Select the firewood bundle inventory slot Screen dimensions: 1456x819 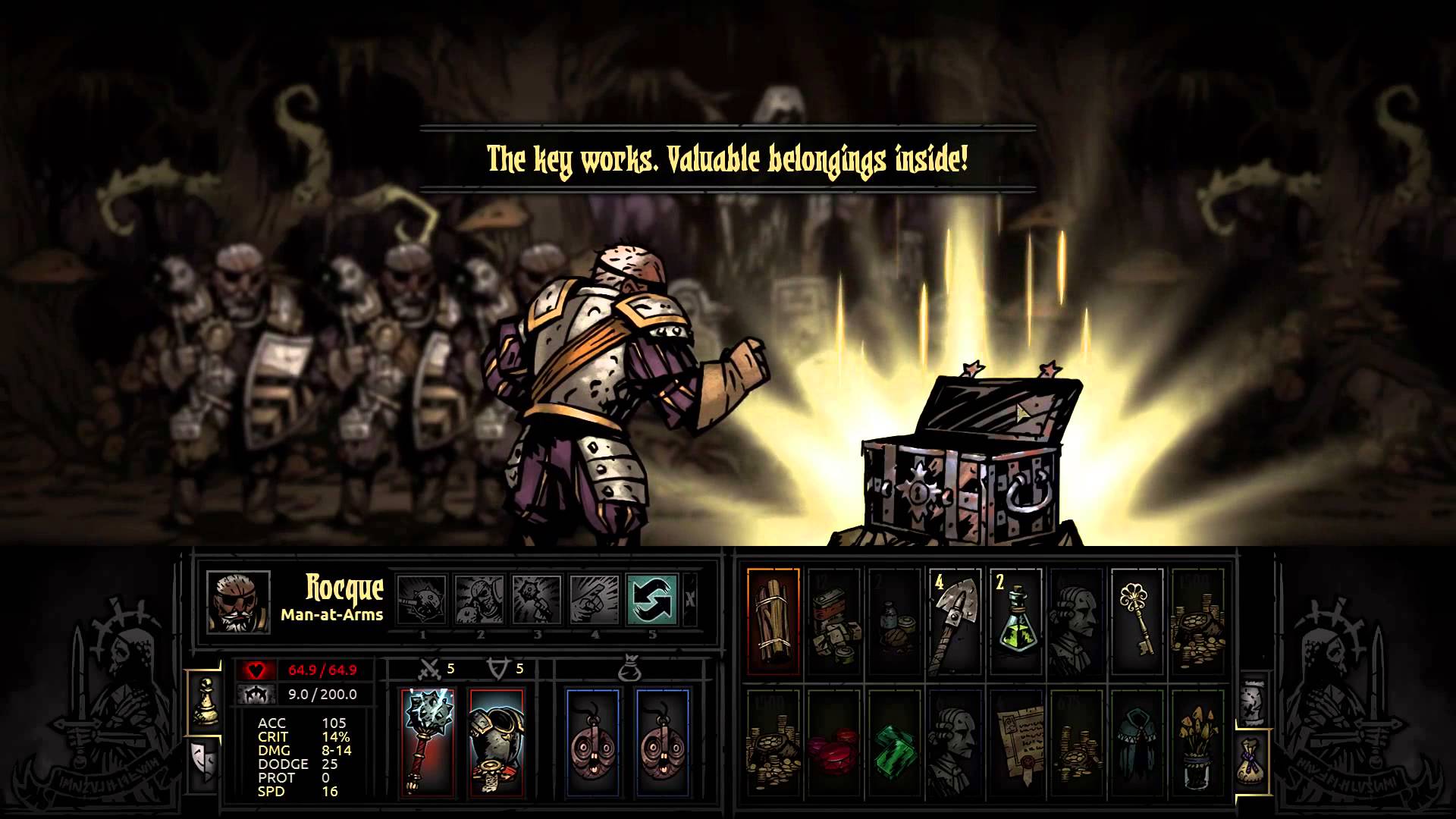[x=773, y=621]
